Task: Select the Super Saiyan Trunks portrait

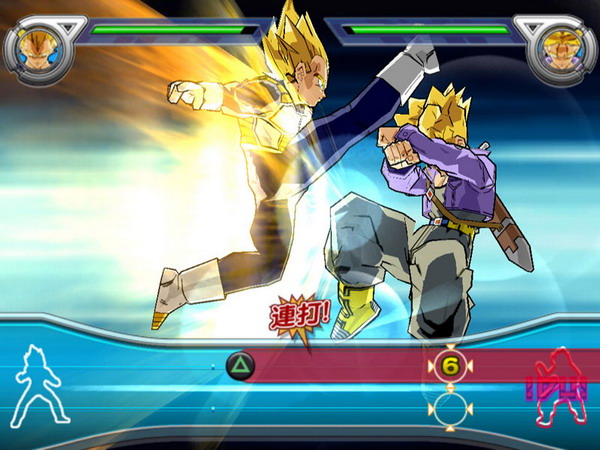Action: 561,47
